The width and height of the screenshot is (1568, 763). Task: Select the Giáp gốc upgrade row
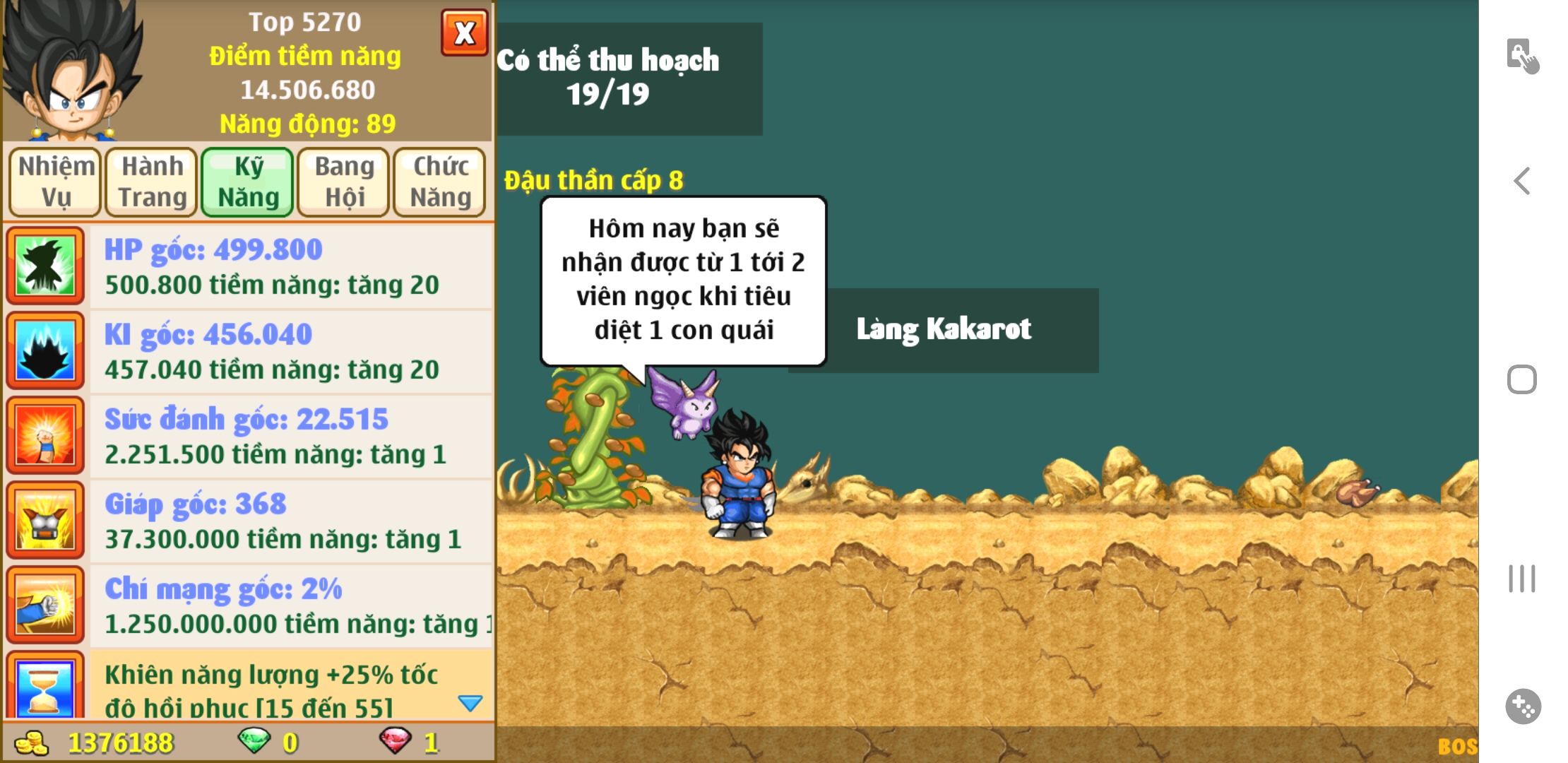click(x=290, y=521)
